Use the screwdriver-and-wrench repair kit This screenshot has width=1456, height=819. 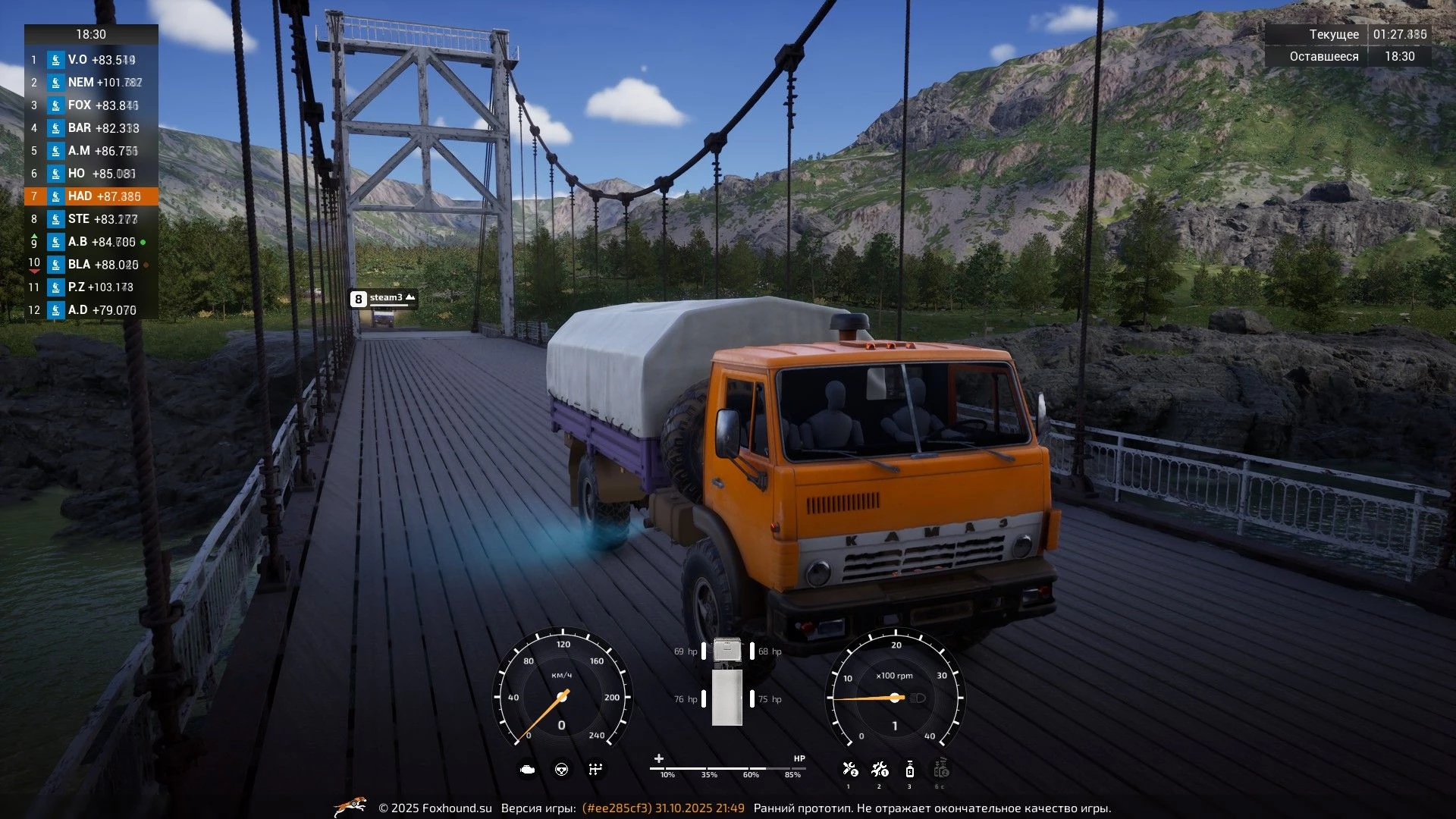(x=849, y=770)
